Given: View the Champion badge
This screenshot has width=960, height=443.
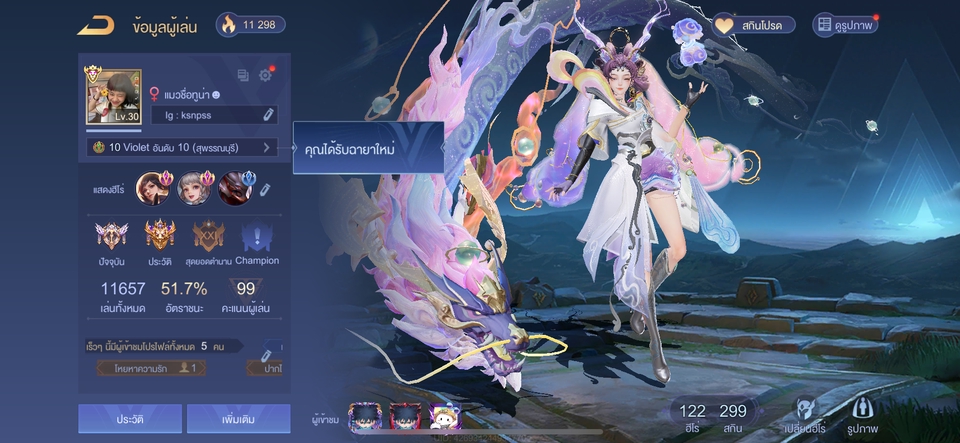Looking at the screenshot, I should (x=257, y=241).
